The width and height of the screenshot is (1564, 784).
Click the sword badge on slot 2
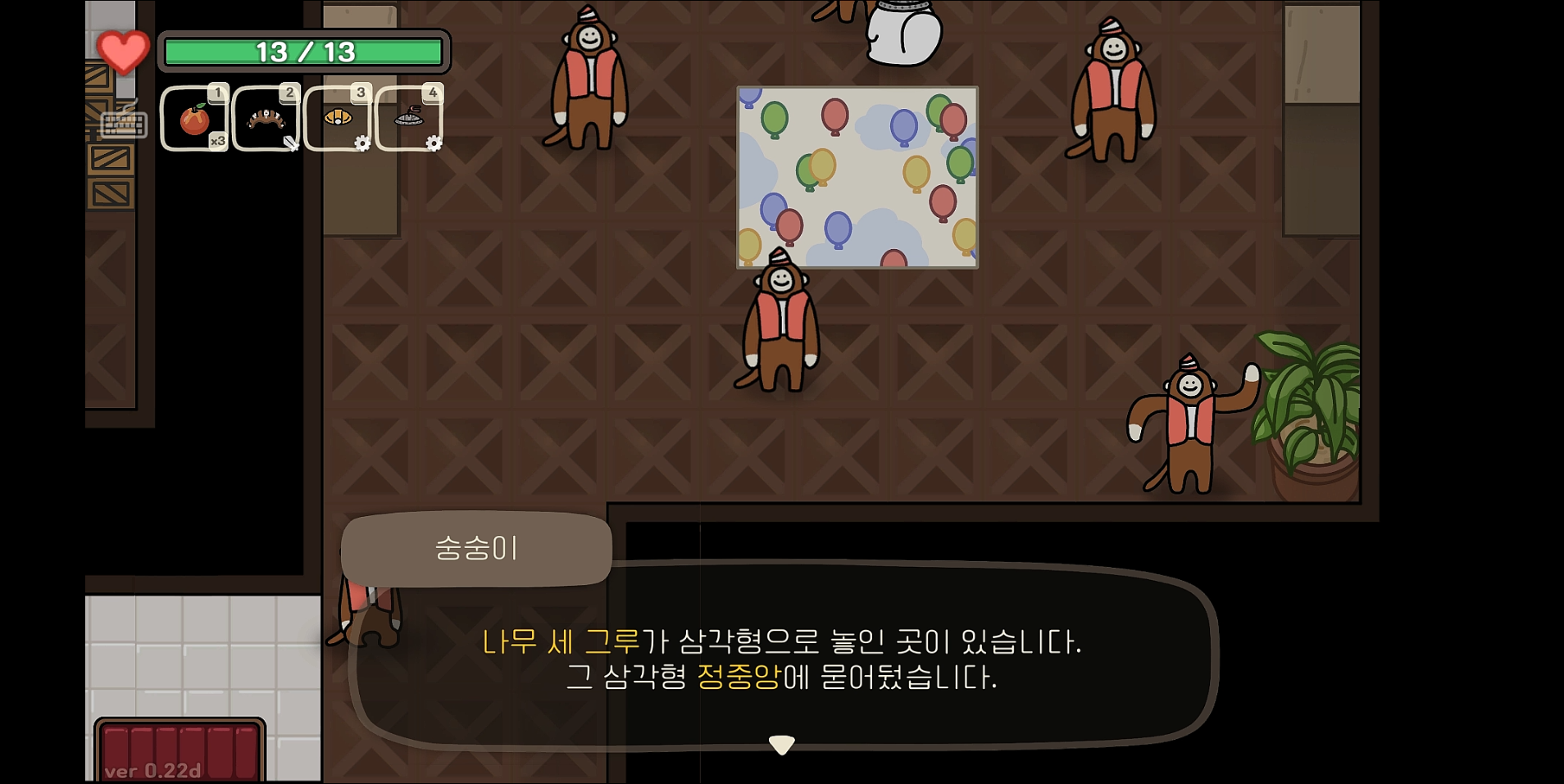(x=293, y=143)
